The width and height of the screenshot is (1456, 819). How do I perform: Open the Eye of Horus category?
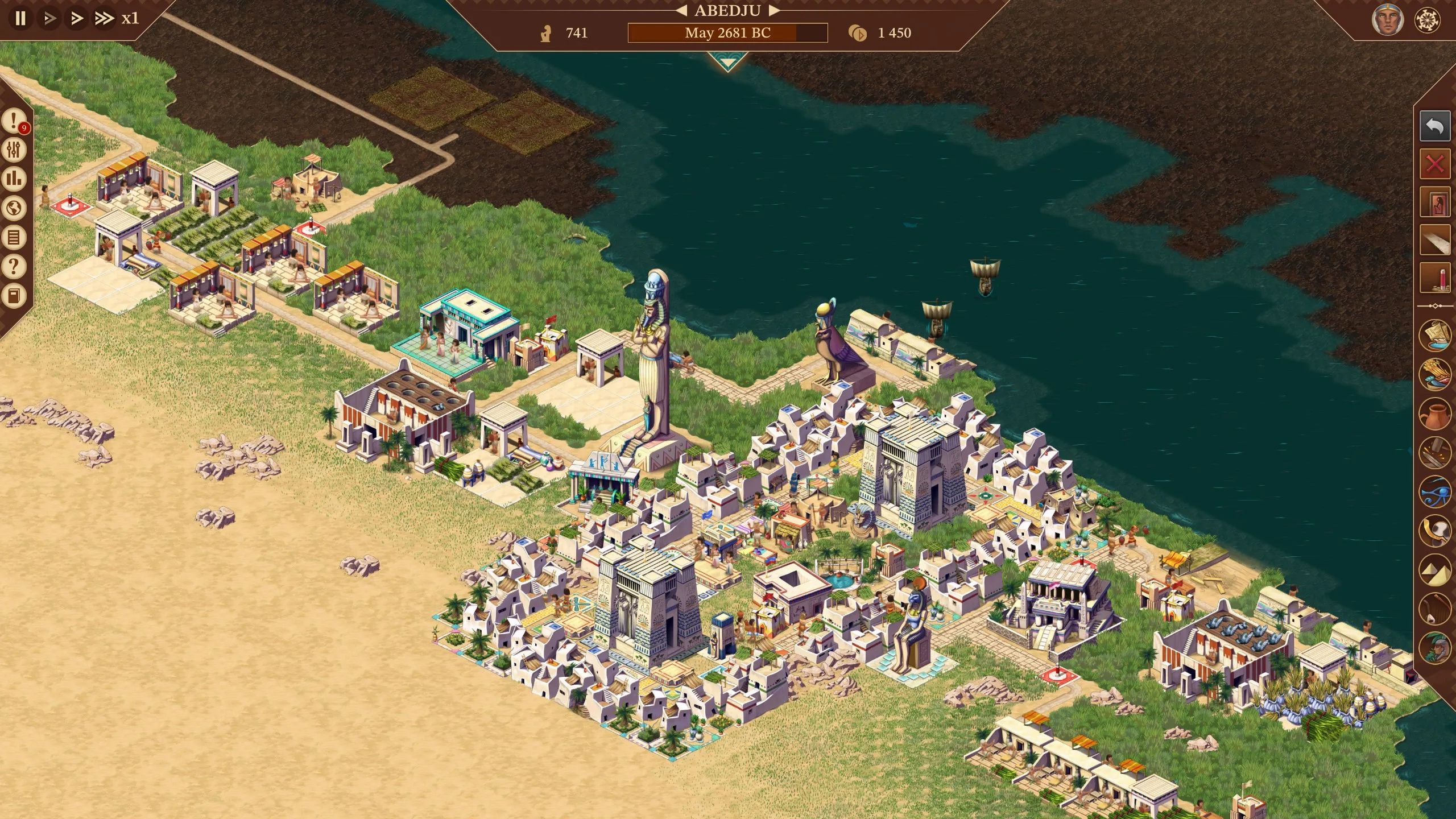[1434, 491]
